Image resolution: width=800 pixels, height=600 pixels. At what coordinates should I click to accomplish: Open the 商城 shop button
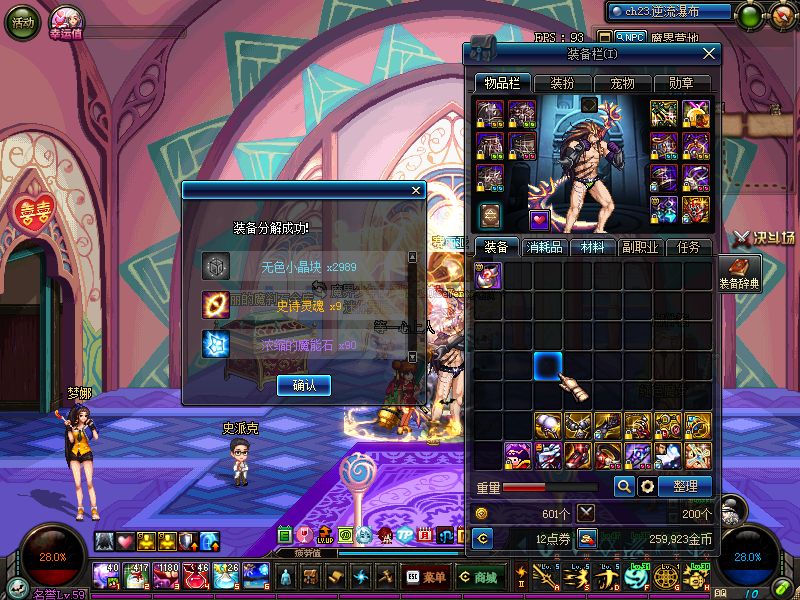tap(478, 577)
